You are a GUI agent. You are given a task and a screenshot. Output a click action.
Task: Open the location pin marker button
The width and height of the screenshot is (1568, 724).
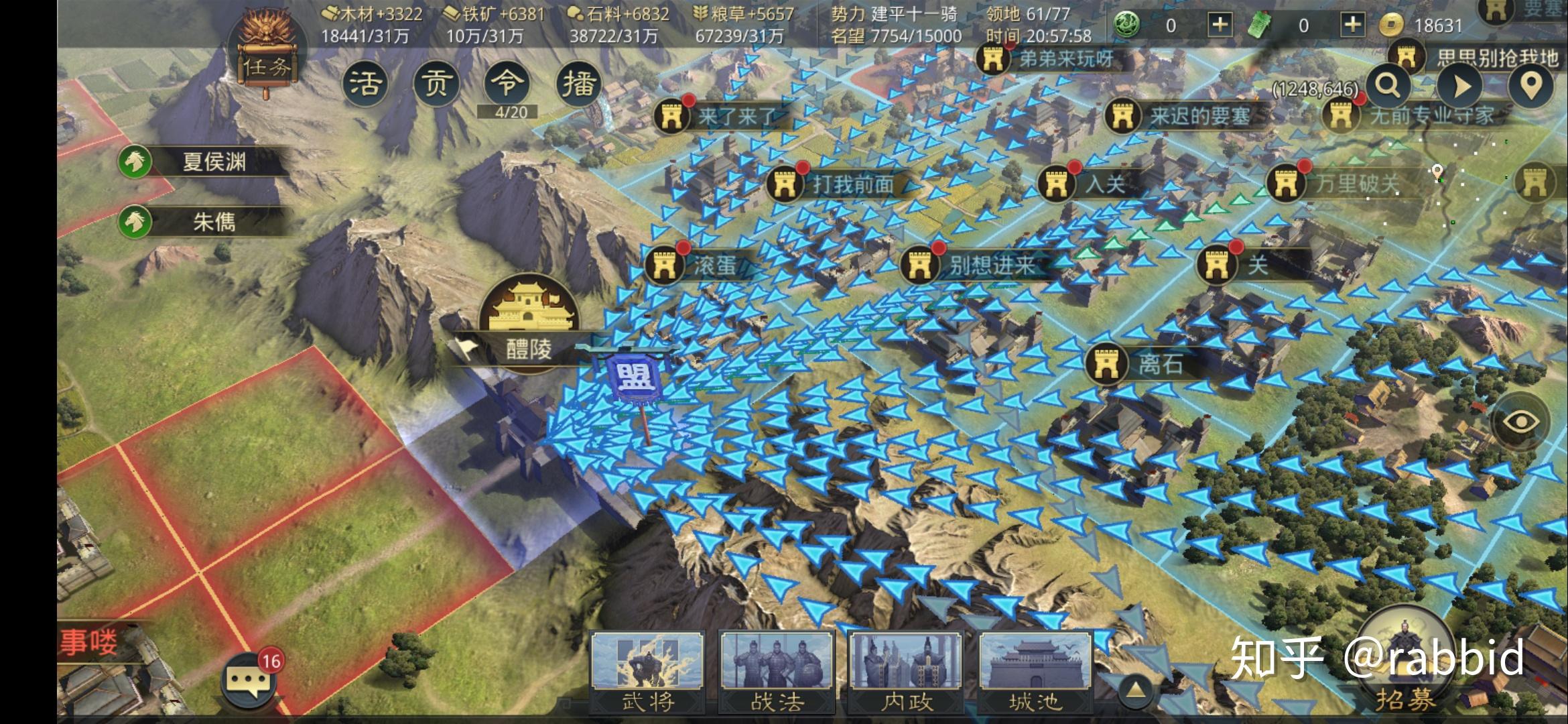point(1531,86)
